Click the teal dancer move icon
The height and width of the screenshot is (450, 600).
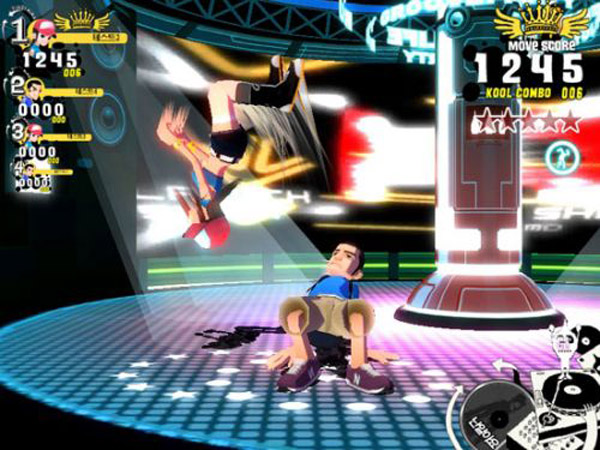click(x=558, y=156)
